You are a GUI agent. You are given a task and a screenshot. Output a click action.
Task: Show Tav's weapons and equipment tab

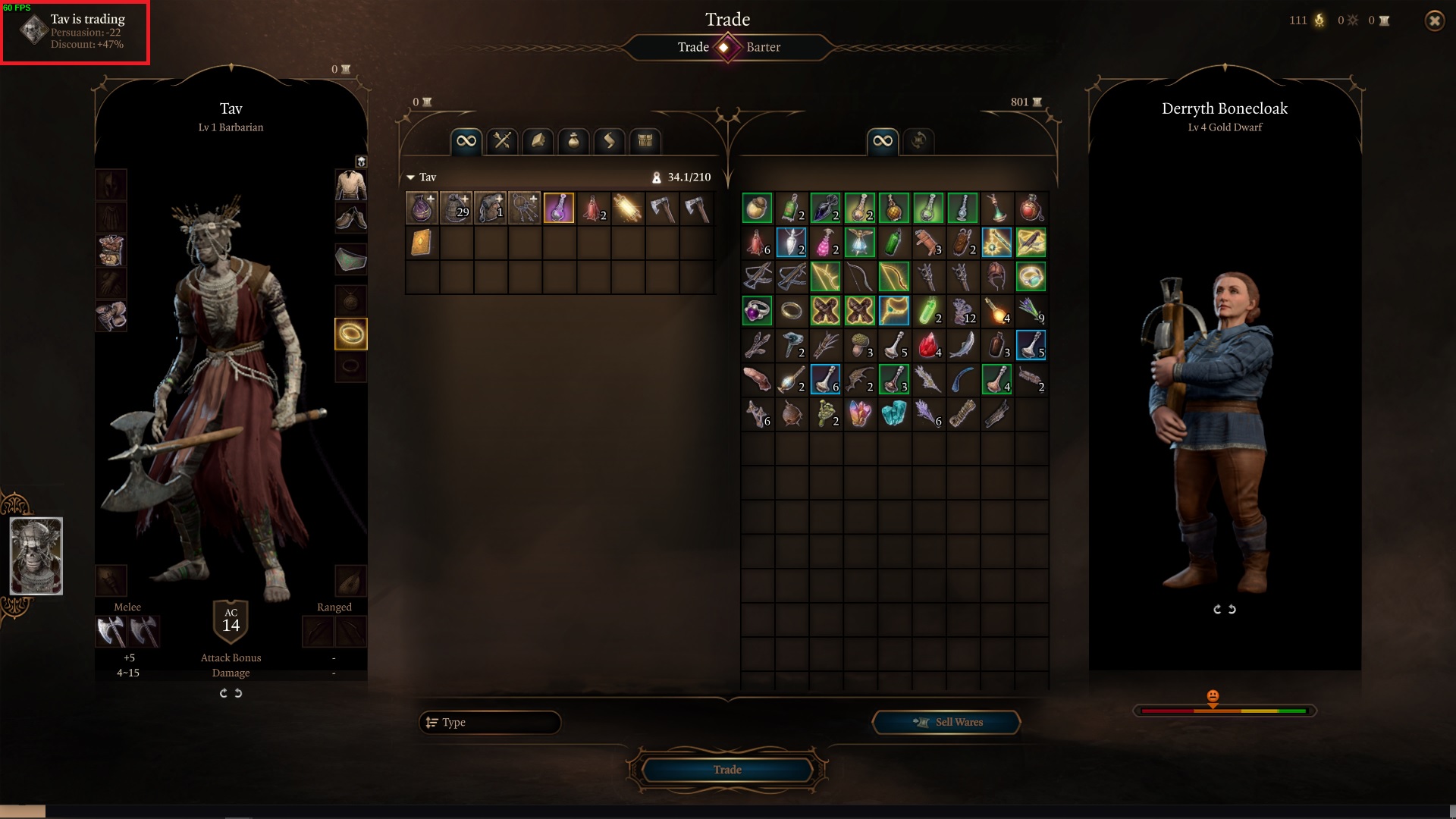tap(502, 141)
